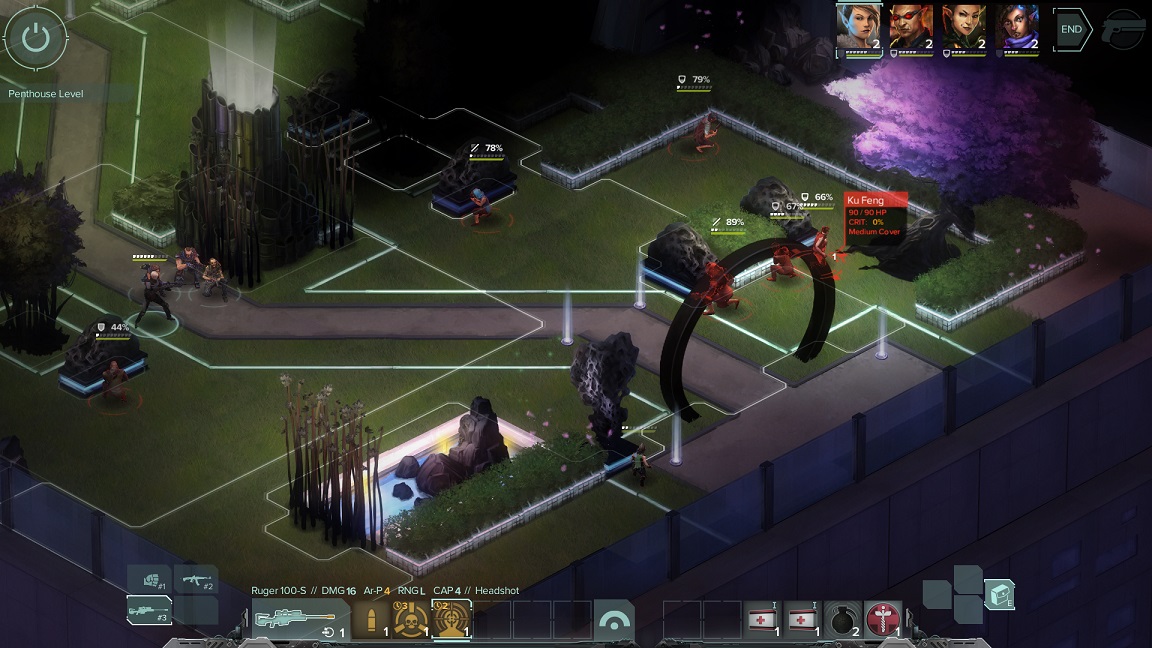Activate the skull crosshair ability
1152x648 pixels.
tap(411, 620)
